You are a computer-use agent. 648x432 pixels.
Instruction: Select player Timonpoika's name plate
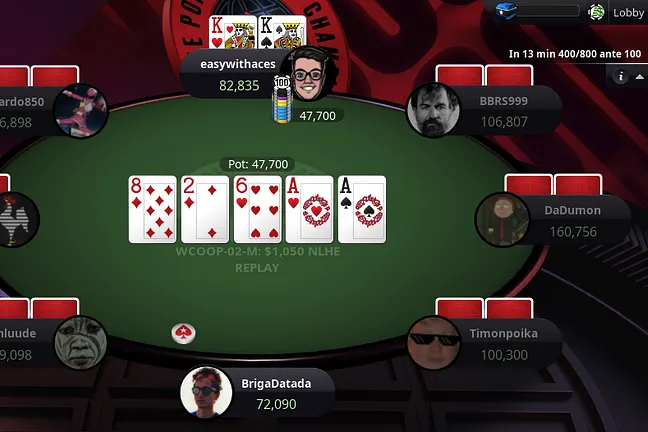[503, 345]
